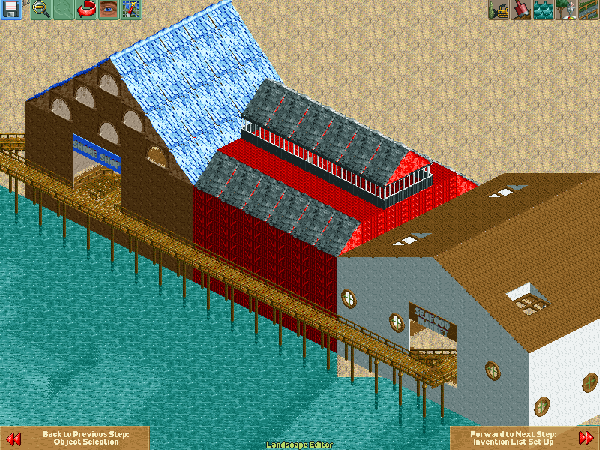Rotate the view with the red arrow

click(x=84, y=10)
